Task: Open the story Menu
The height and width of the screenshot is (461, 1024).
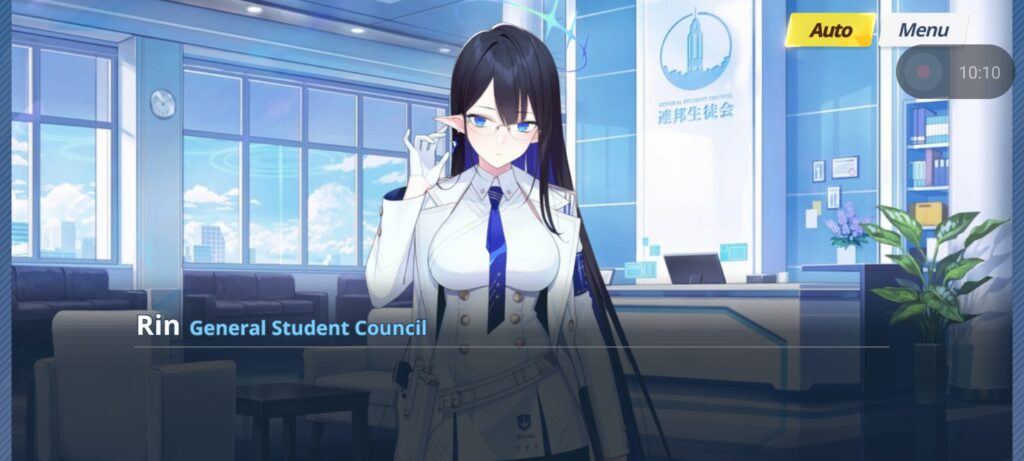Action: tap(922, 30)
